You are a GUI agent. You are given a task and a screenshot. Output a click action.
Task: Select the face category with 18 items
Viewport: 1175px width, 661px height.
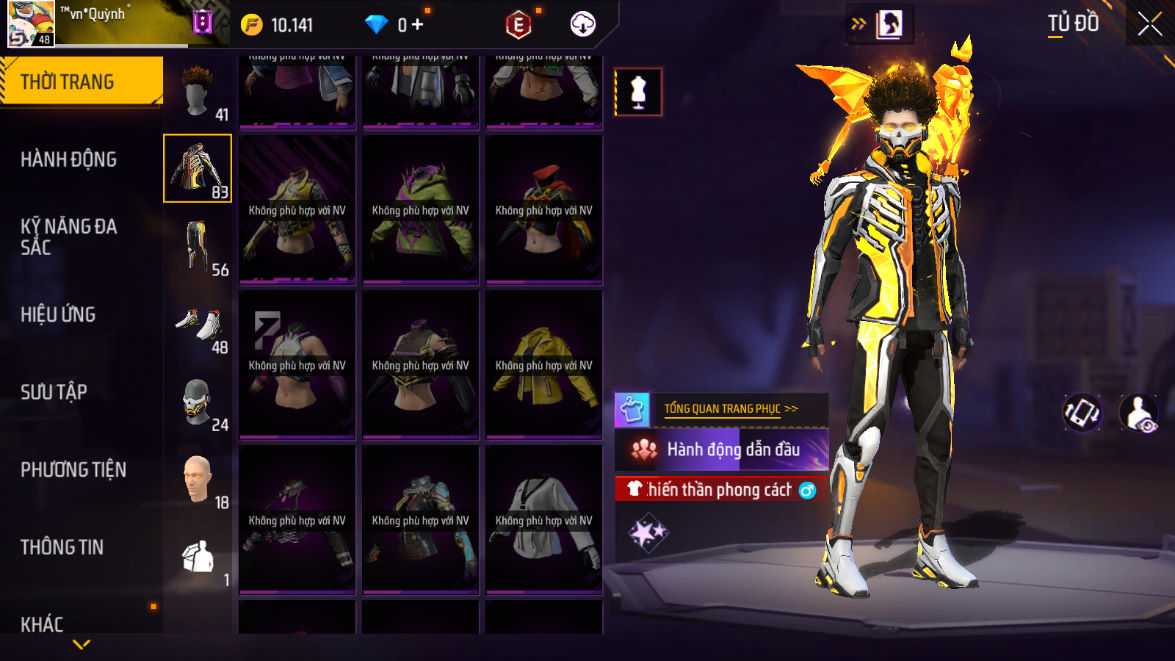tap(198, 479)
